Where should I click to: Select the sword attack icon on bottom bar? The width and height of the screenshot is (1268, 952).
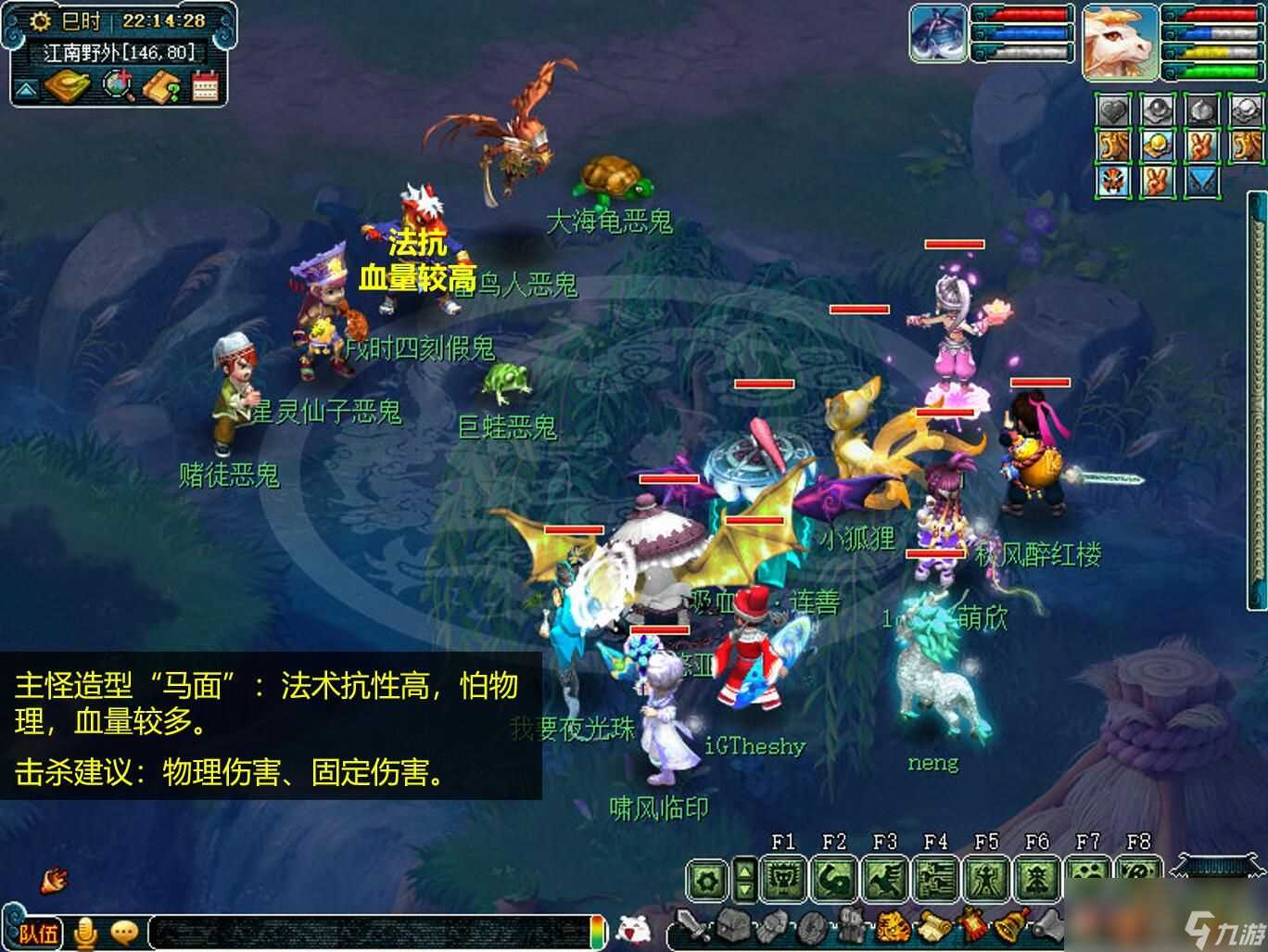[x=690, y=927]
